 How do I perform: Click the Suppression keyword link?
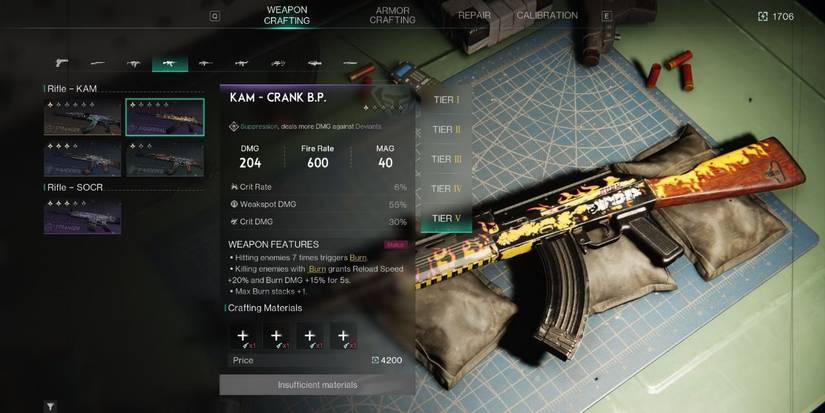pos(259,127)
